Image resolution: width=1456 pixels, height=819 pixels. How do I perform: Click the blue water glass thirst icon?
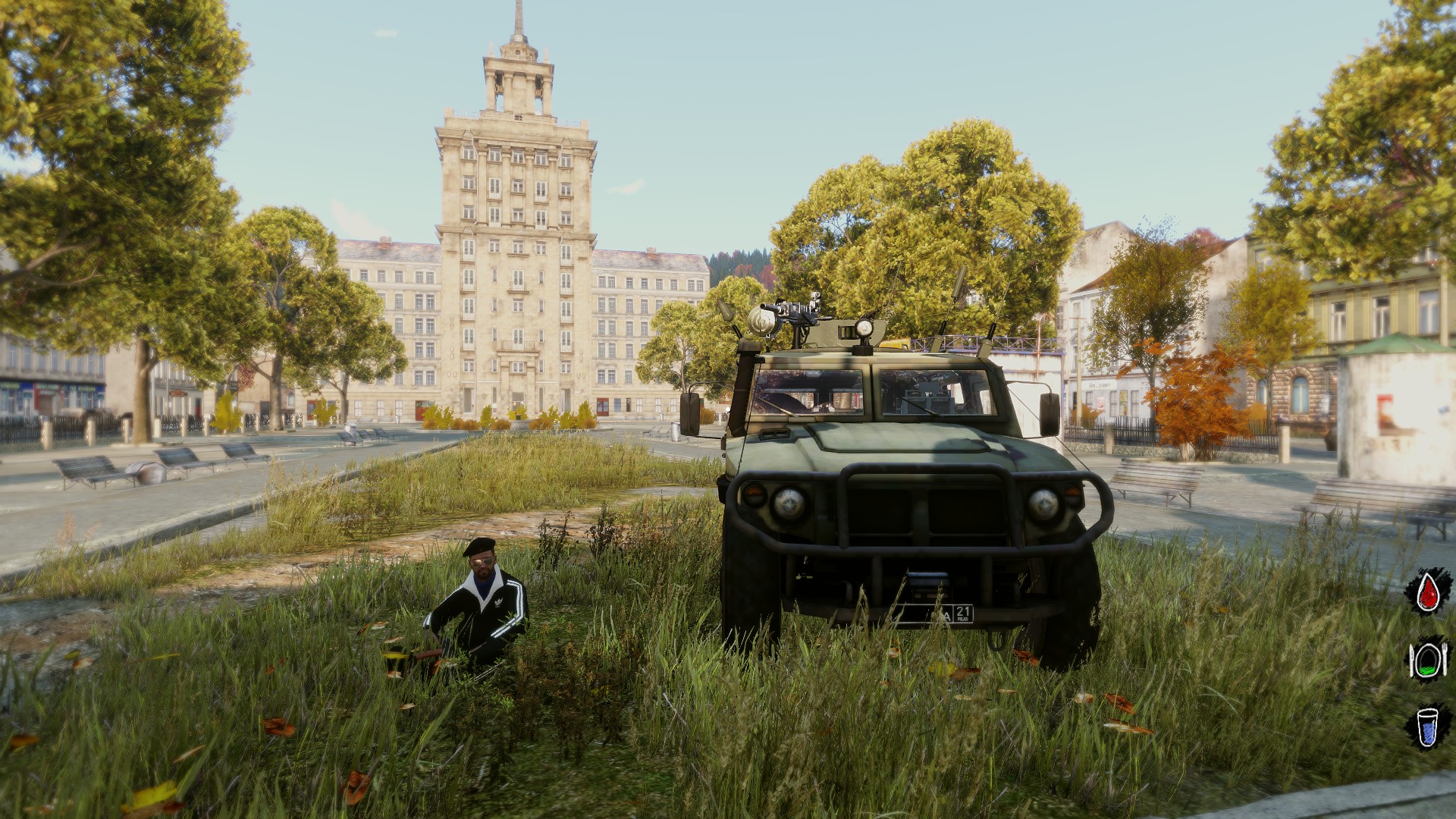coord(1427,726)
